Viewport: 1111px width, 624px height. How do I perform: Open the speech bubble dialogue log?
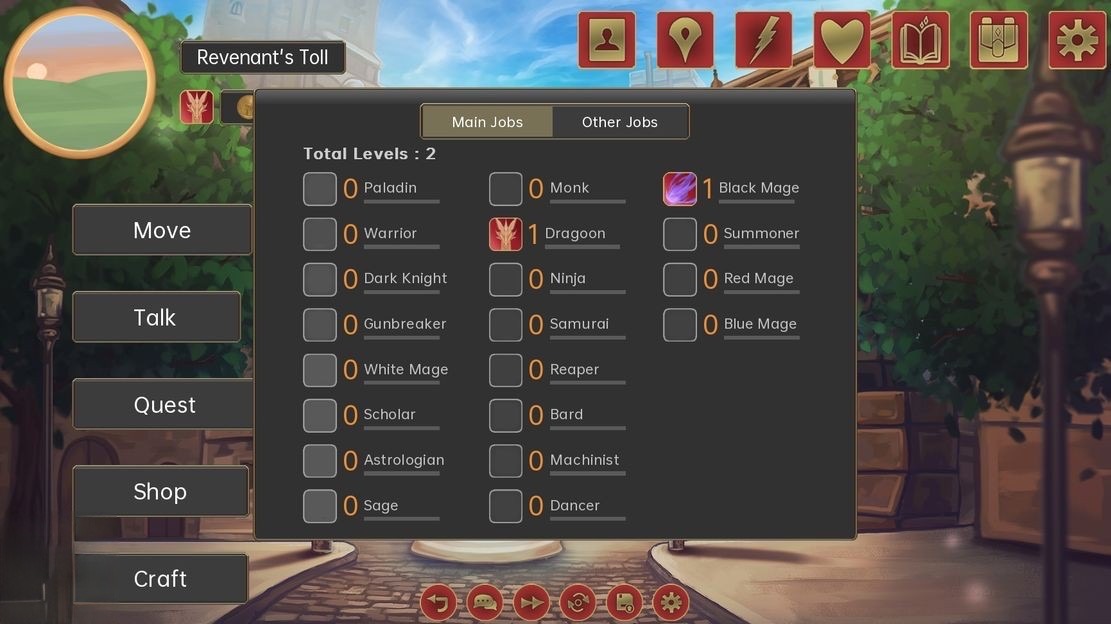coord(485,603)
